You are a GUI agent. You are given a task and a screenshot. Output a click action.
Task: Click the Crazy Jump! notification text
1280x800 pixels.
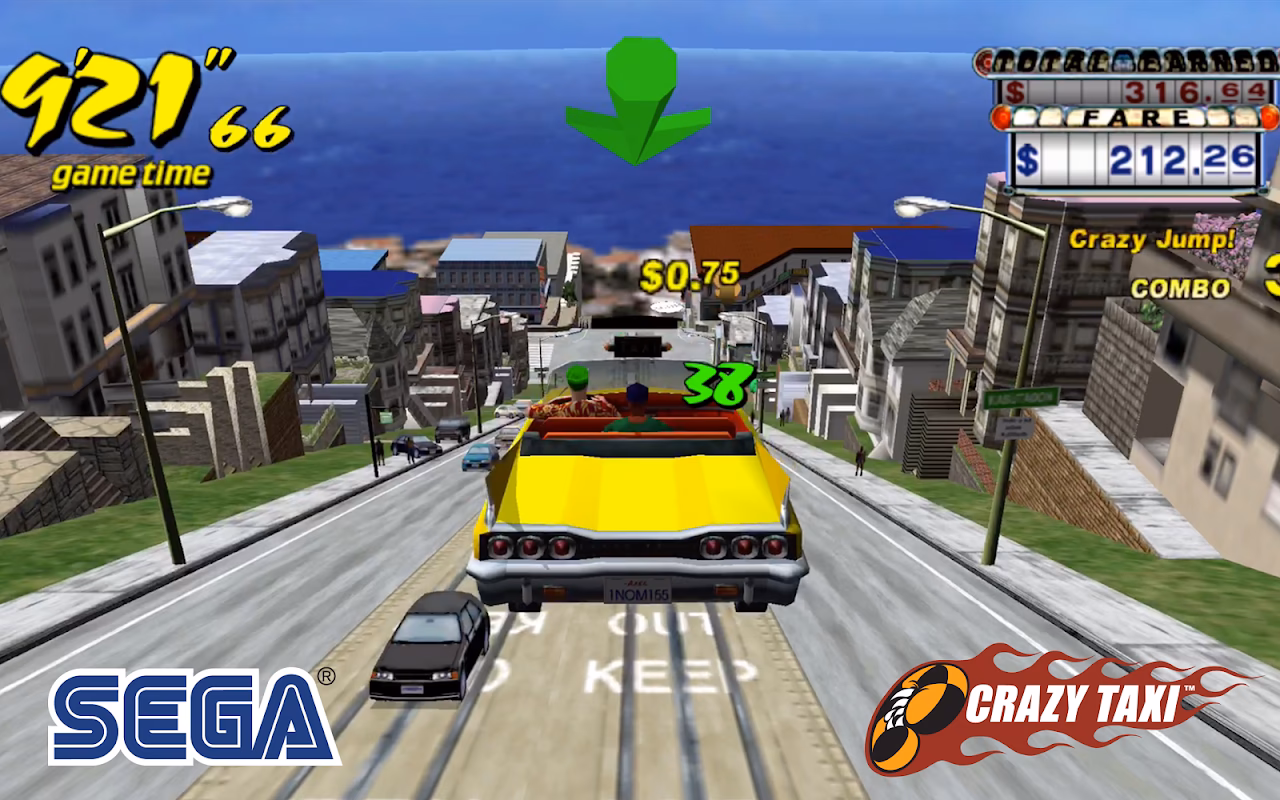(1152, 240)
